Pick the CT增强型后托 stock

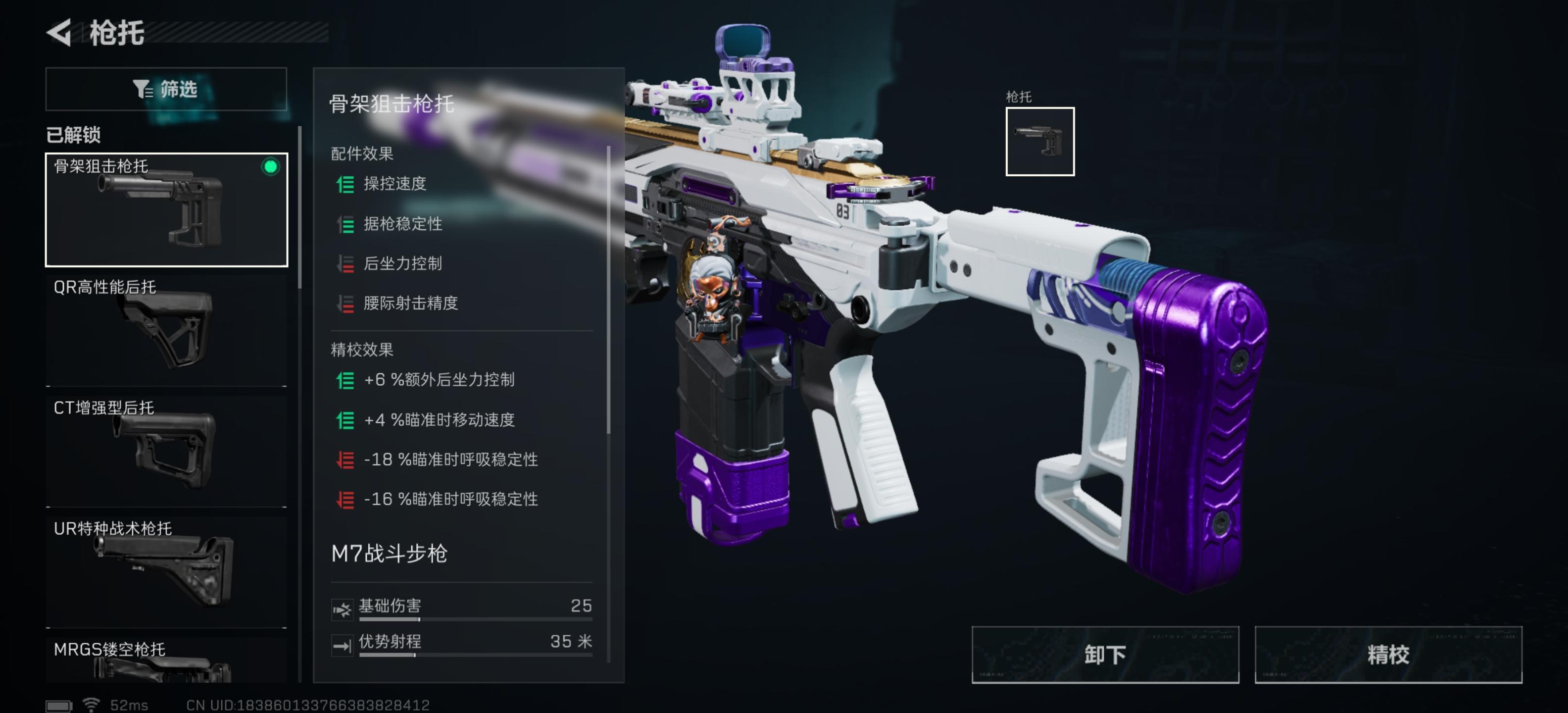(x=166, y=451)
